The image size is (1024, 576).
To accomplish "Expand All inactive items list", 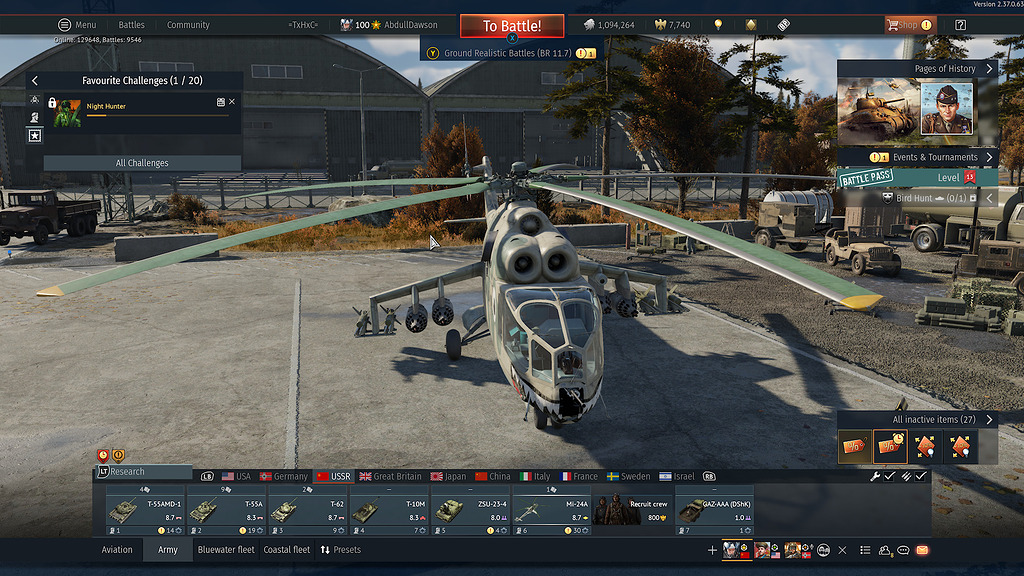I will [x=940, y=420].
